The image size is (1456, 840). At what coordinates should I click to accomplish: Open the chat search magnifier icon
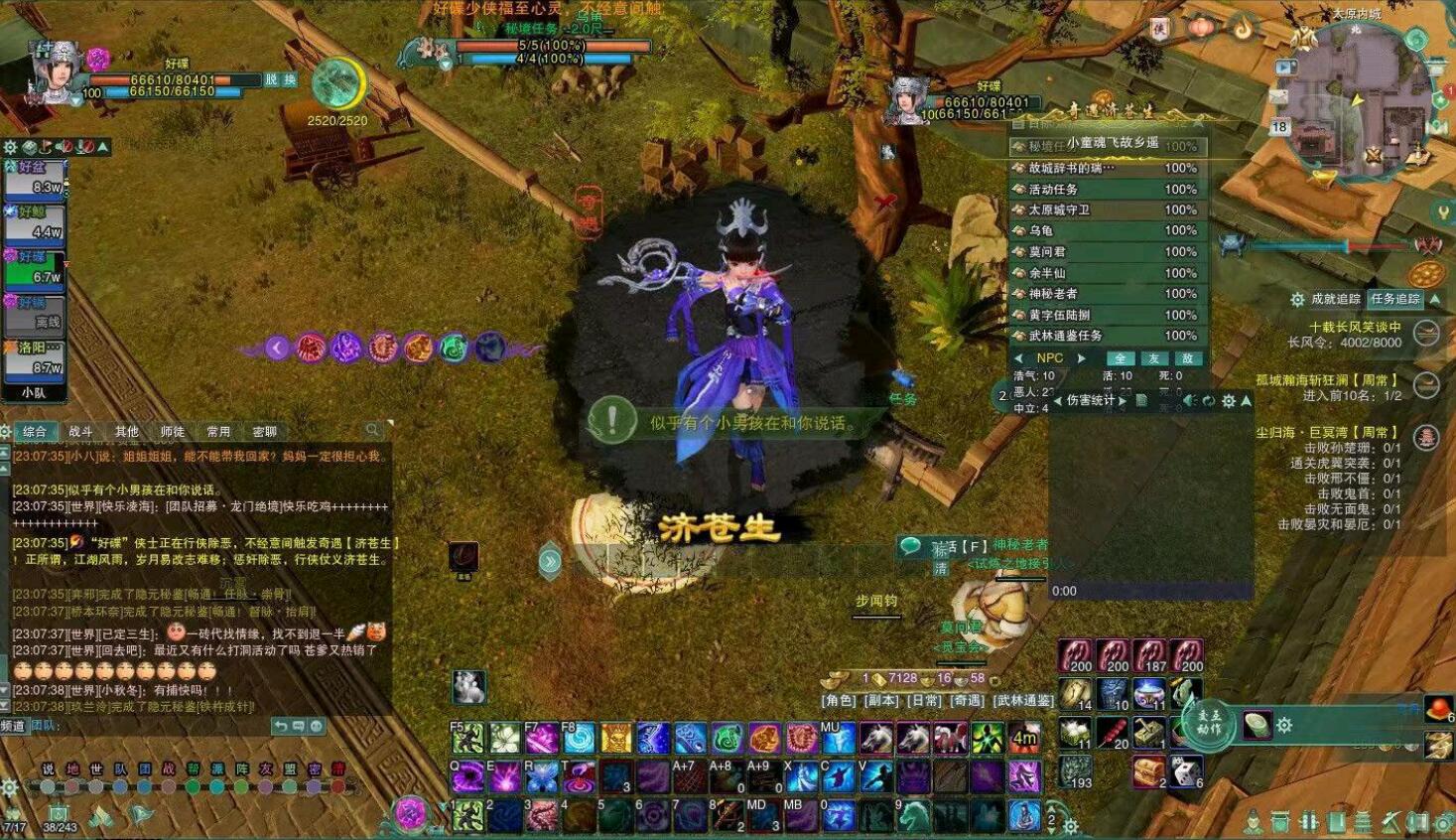pyautogui.click(x=372, y=429)
